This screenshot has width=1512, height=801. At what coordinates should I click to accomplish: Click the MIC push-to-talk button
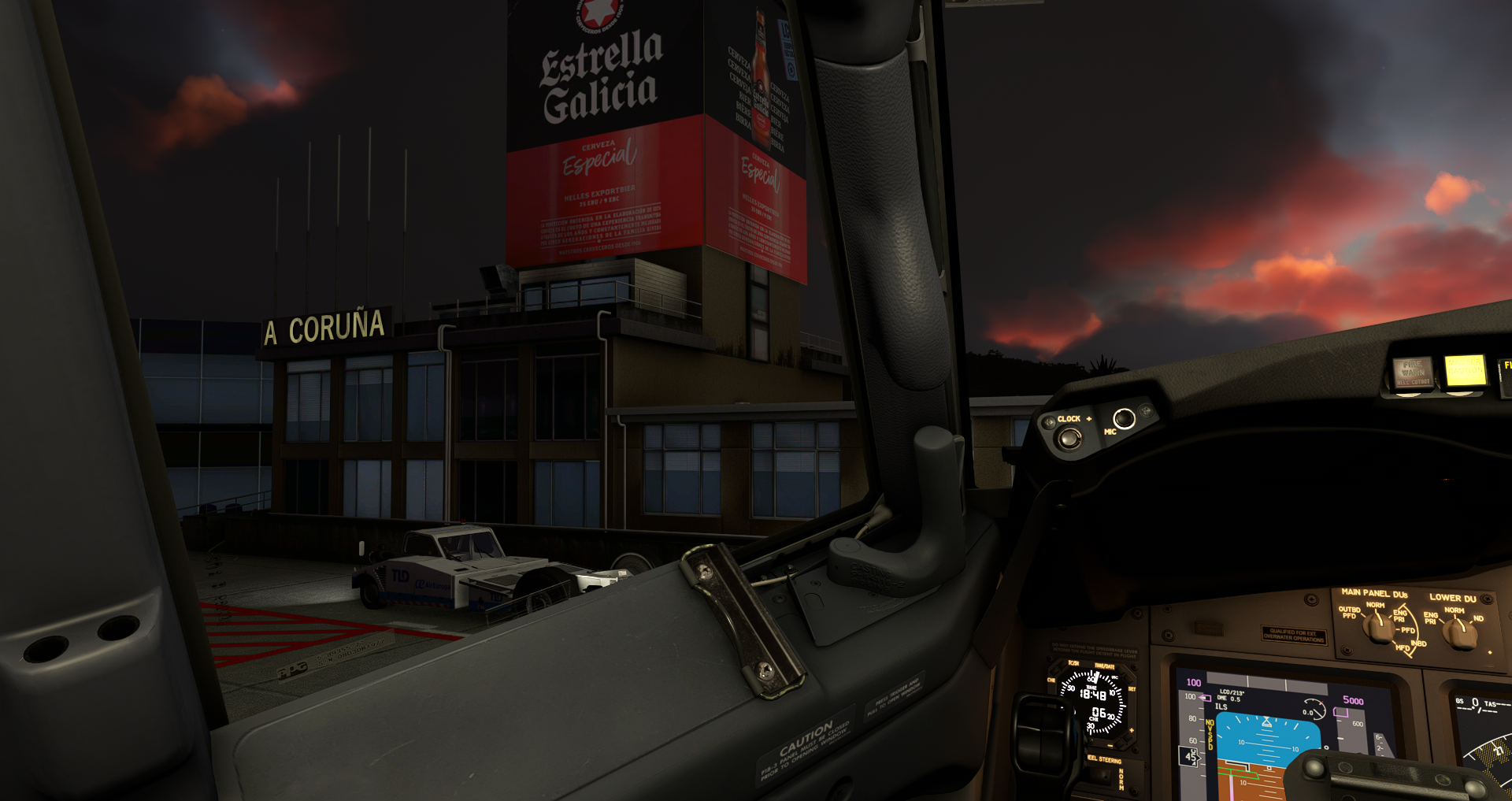[x=1124, y=418]
